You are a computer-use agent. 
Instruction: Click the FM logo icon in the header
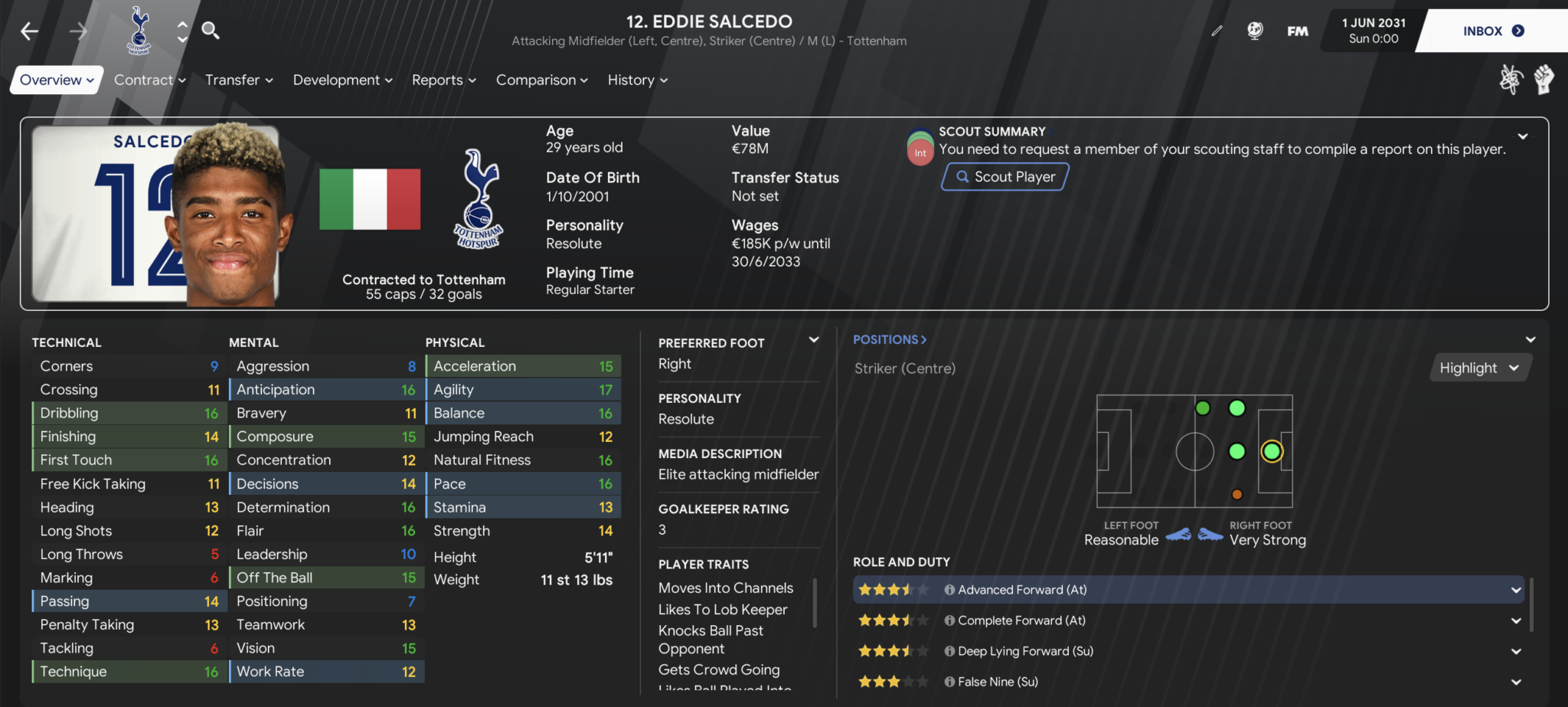pyautogui.click(x=1298, y=31)
